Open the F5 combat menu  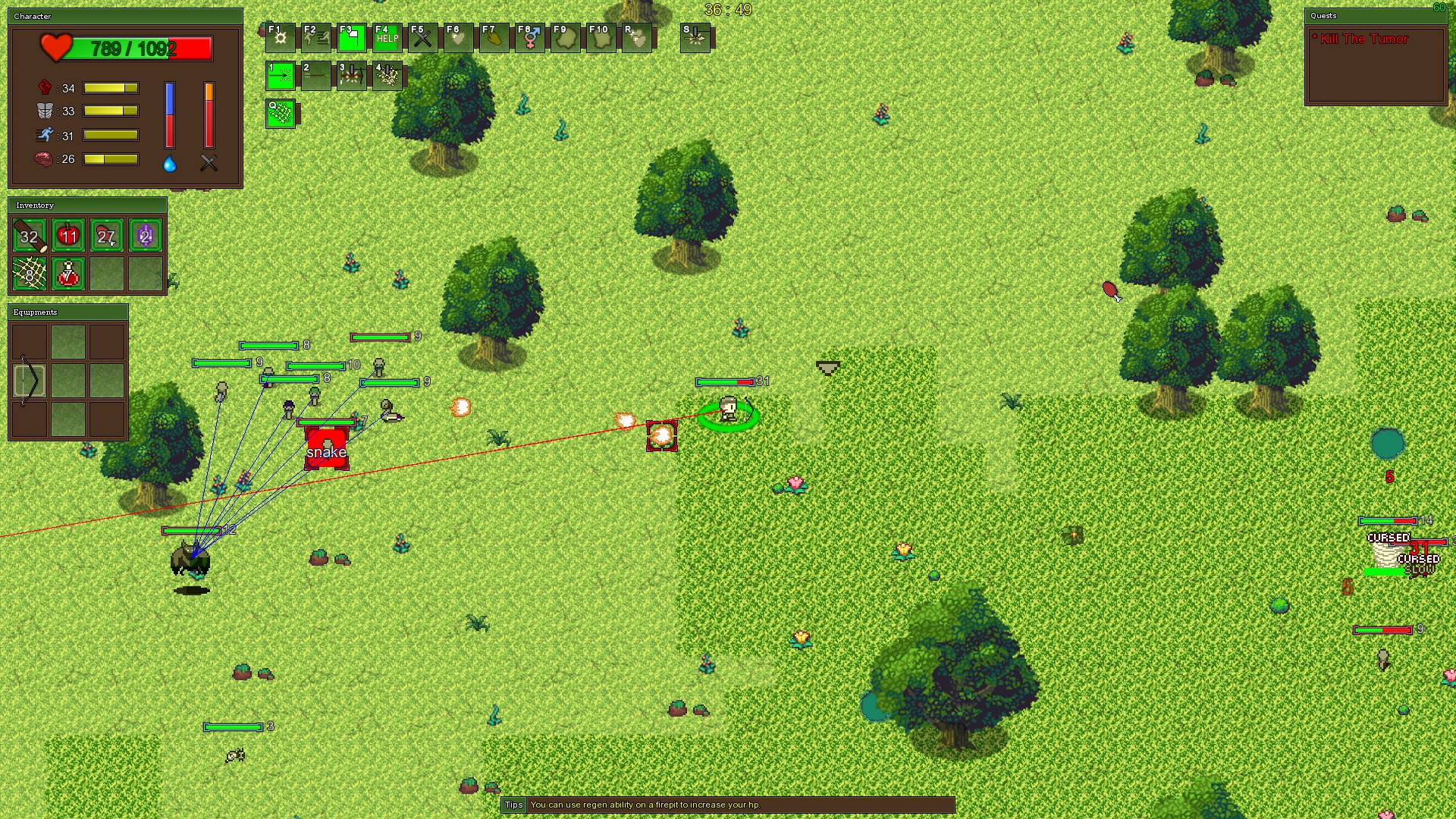click(422, 37)
